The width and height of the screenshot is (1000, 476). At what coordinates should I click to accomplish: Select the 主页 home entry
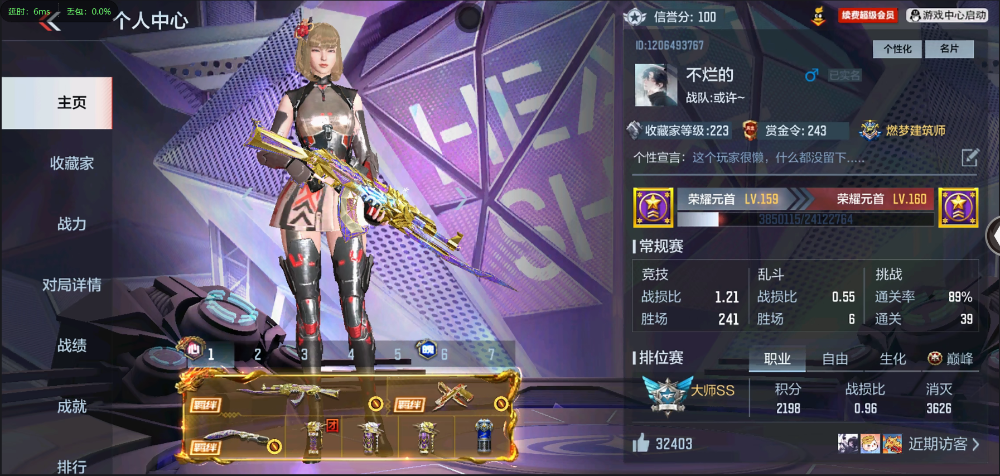click(72, 103)
